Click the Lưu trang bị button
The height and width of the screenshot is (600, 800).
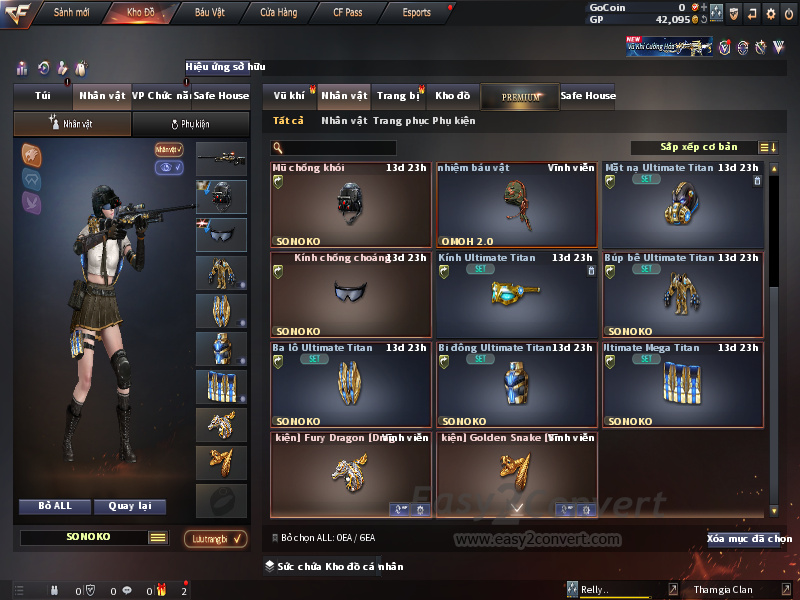pyautogui.click(x=215, y=539)
